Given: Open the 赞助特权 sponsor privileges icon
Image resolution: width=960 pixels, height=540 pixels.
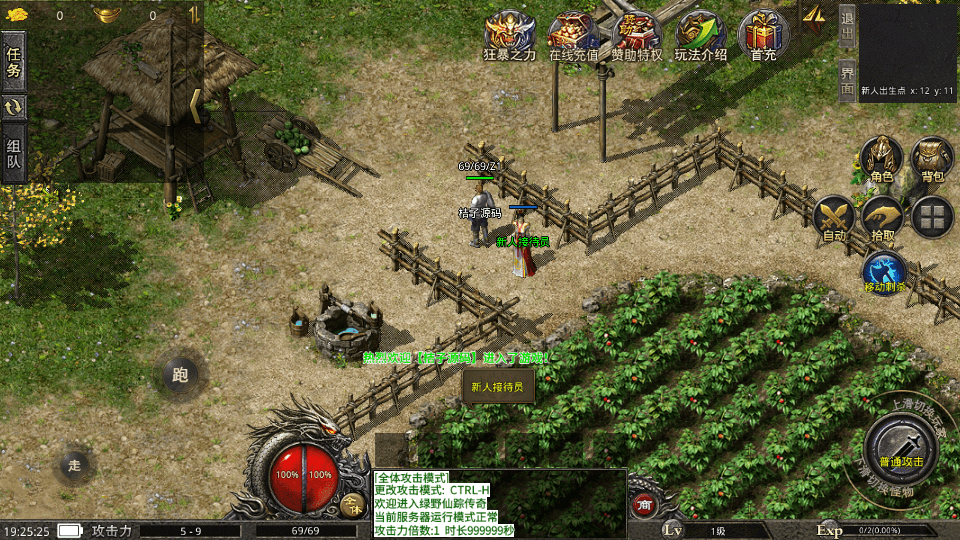Looking at the screenshot, I should [x=637, y=36].
